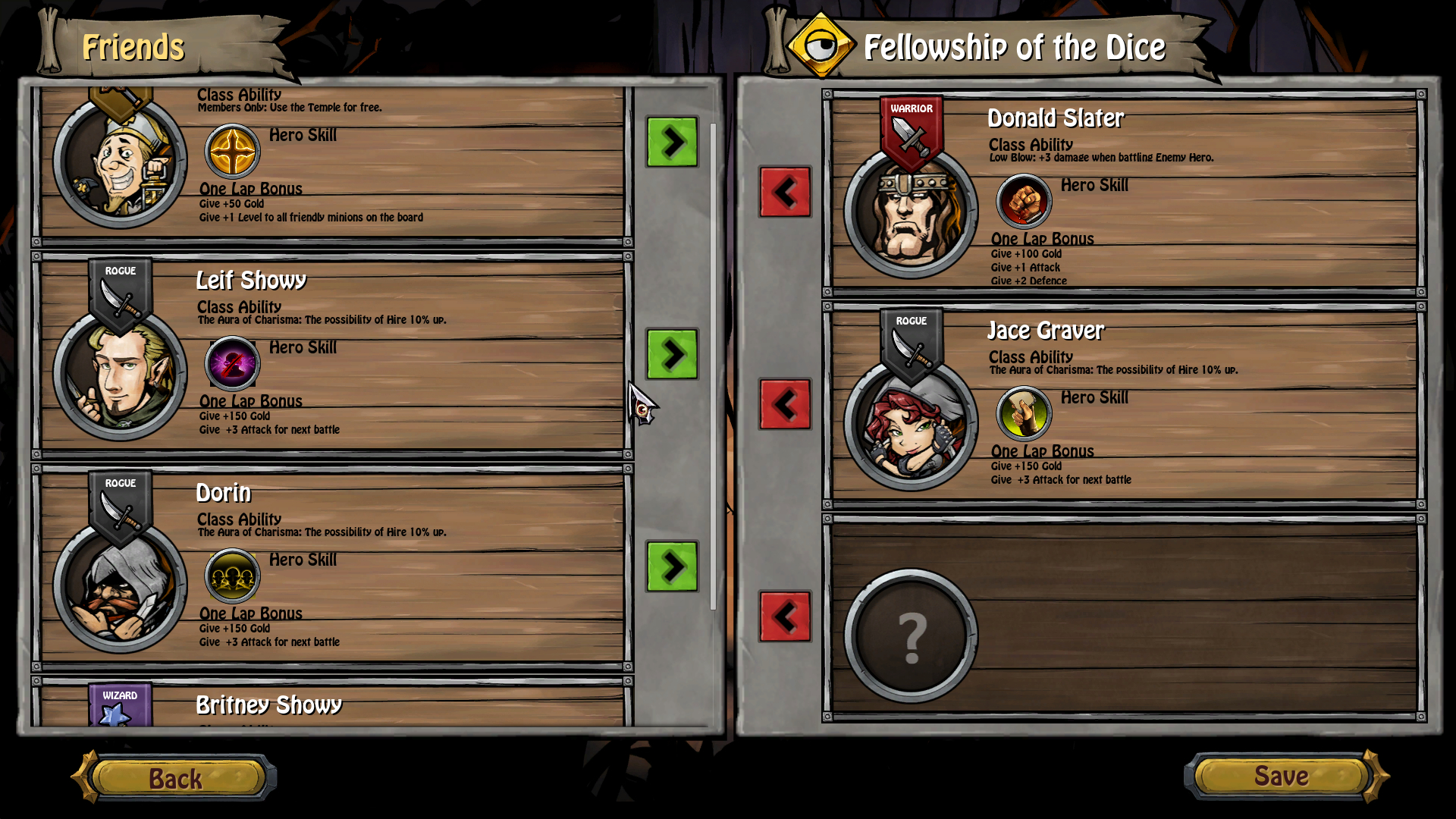Viewport: 1456px width, 819px height.
Task: Select Dorin's golden group Hero Skill icon
Action: [232, 575]
